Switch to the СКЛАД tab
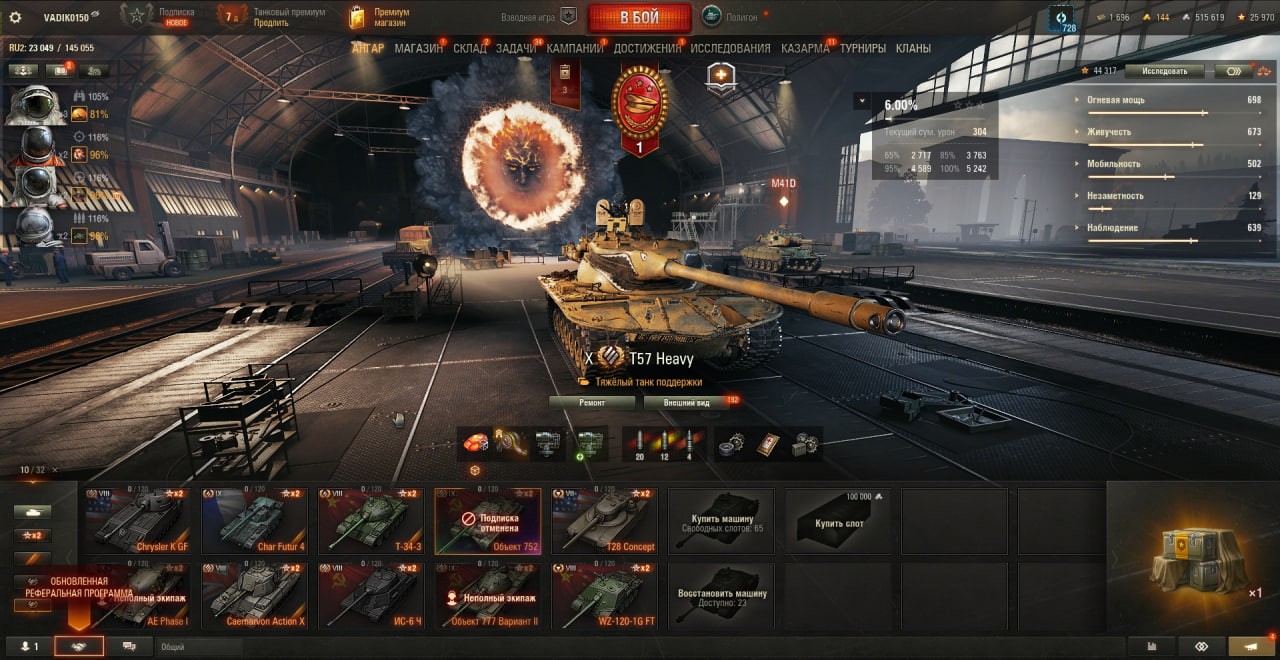1280x660 pixels. tap(469, 48)
